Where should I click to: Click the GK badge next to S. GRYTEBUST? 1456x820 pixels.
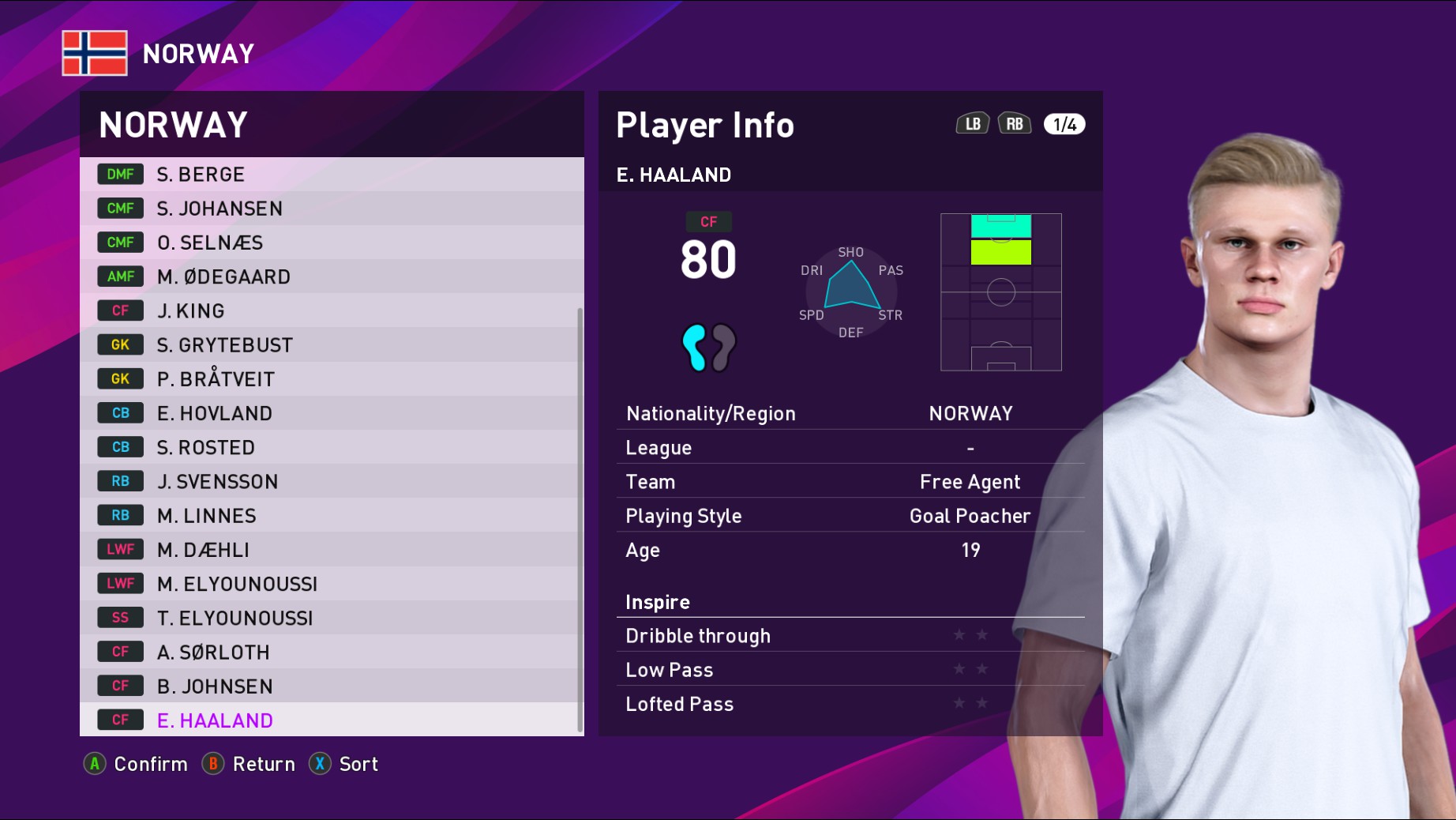click(119, 344)
